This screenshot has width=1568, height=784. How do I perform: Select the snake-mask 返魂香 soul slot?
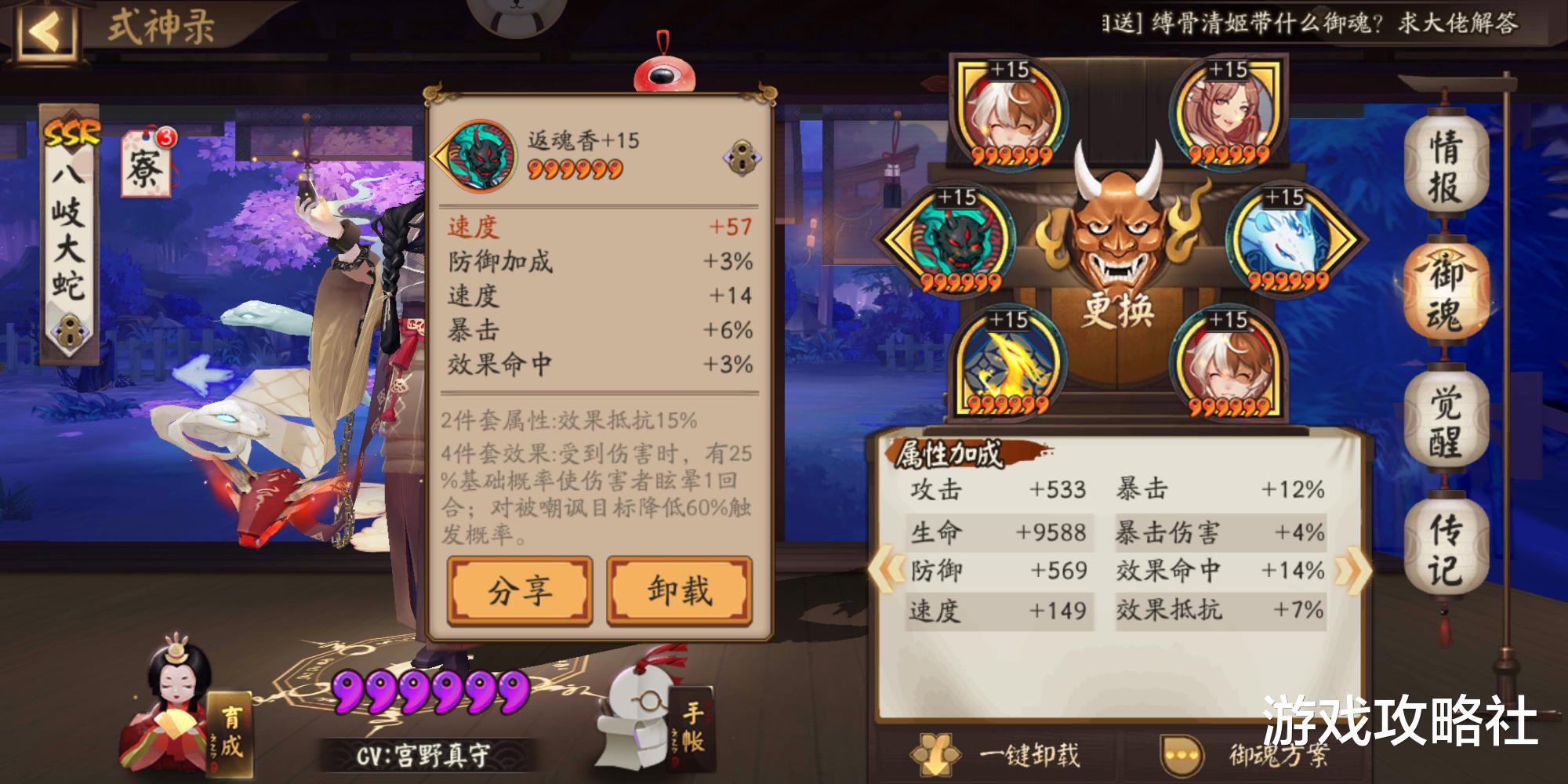(x=958, y=239)
